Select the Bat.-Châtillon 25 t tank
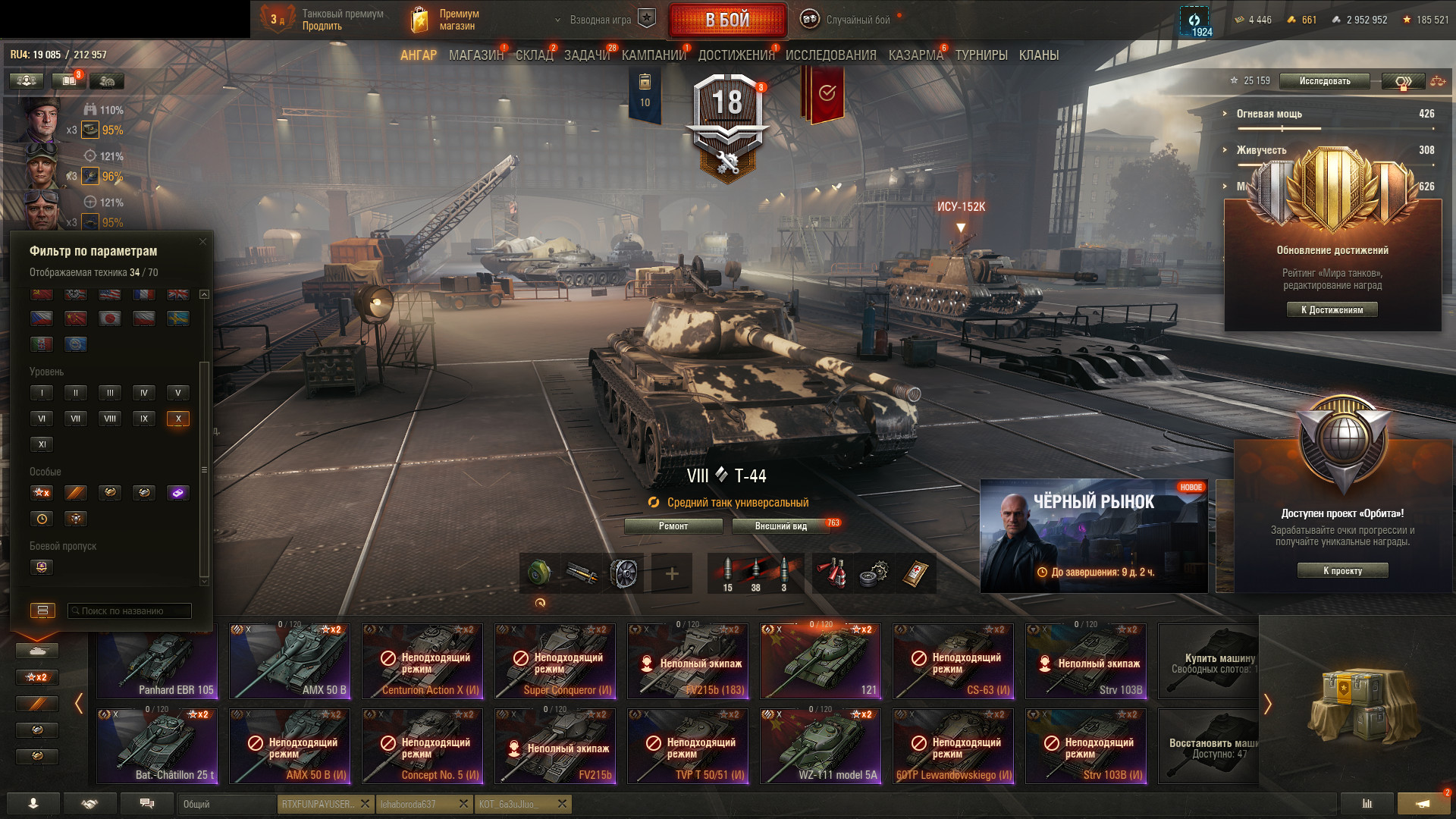The width and height of the screenshot is (1456, 819). tap(157, 746)
